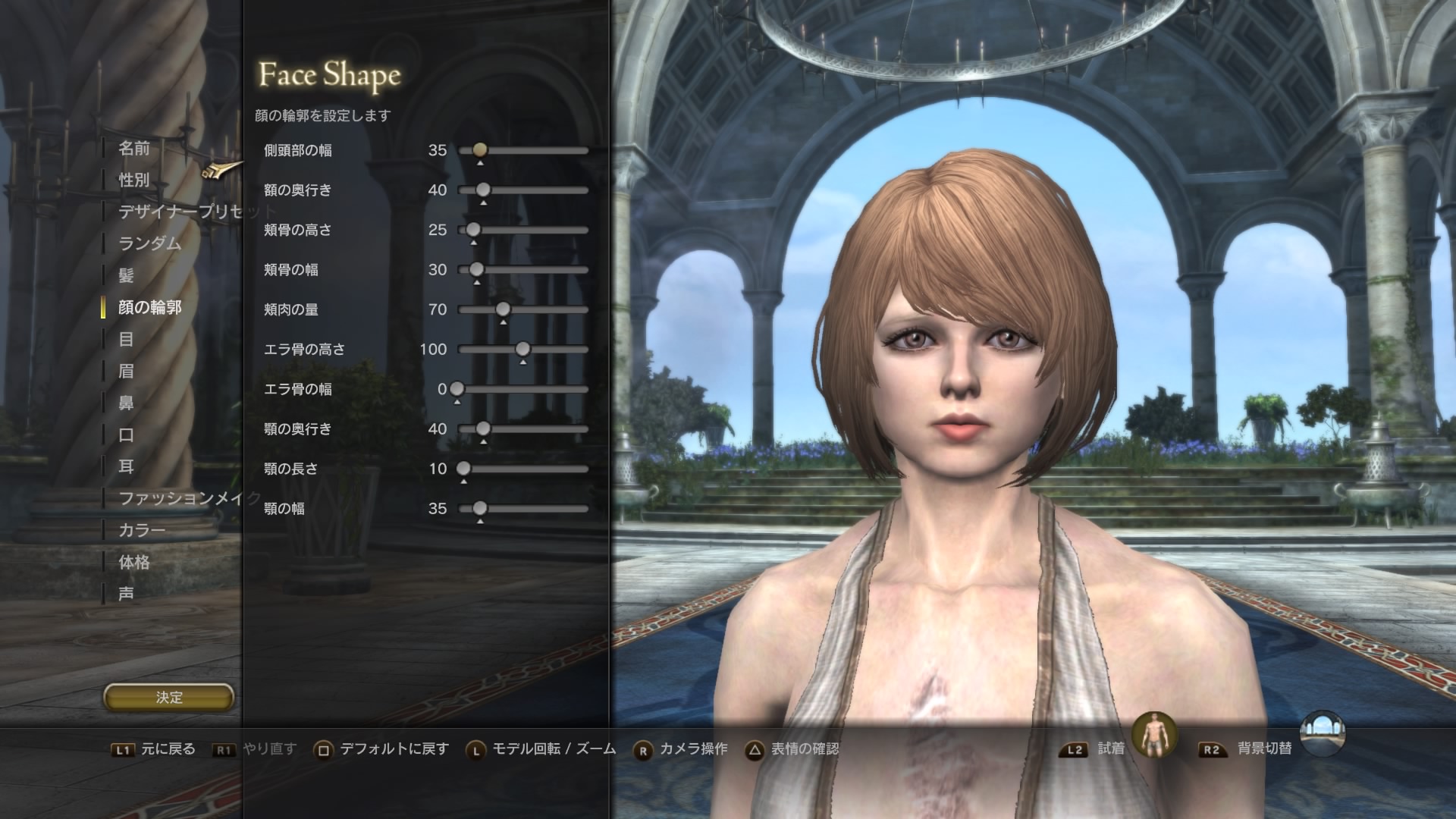The image size is (1456, 819).
Task: Click the 決定 confirm button
Action: pyautogui.click(x=168, y=697)
